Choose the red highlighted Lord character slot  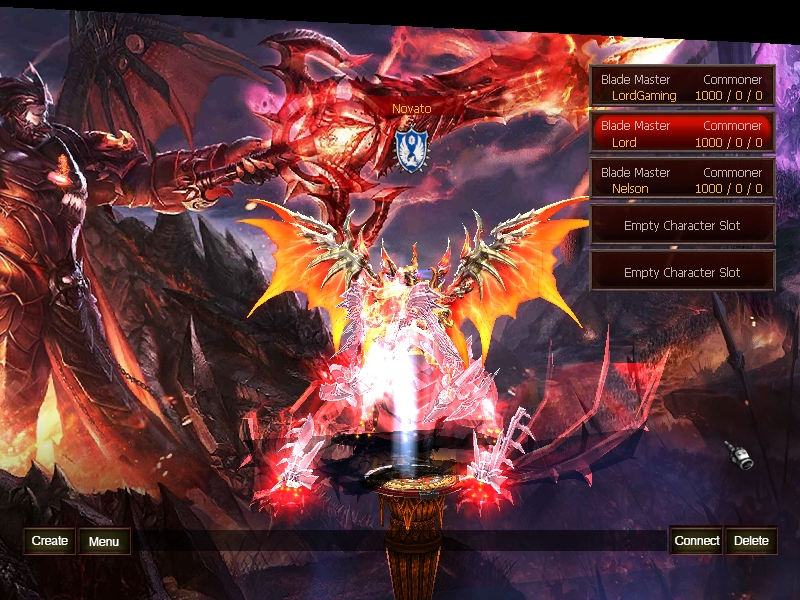[682, 134]
